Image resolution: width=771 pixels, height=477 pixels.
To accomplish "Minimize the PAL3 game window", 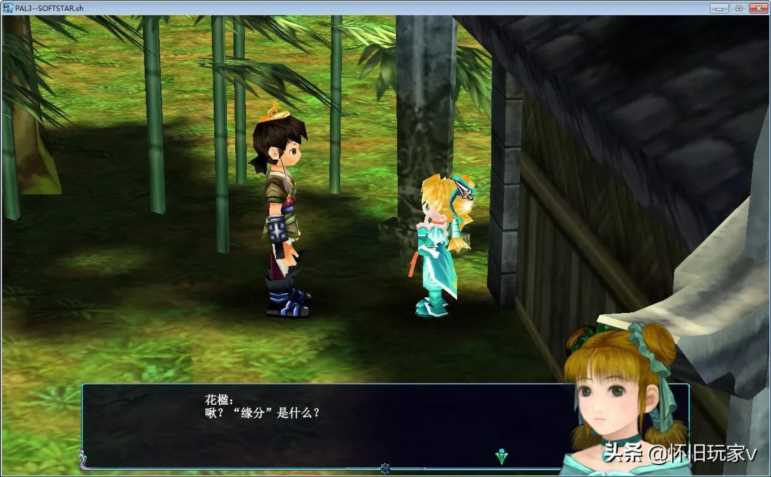I will click(718, 7).
